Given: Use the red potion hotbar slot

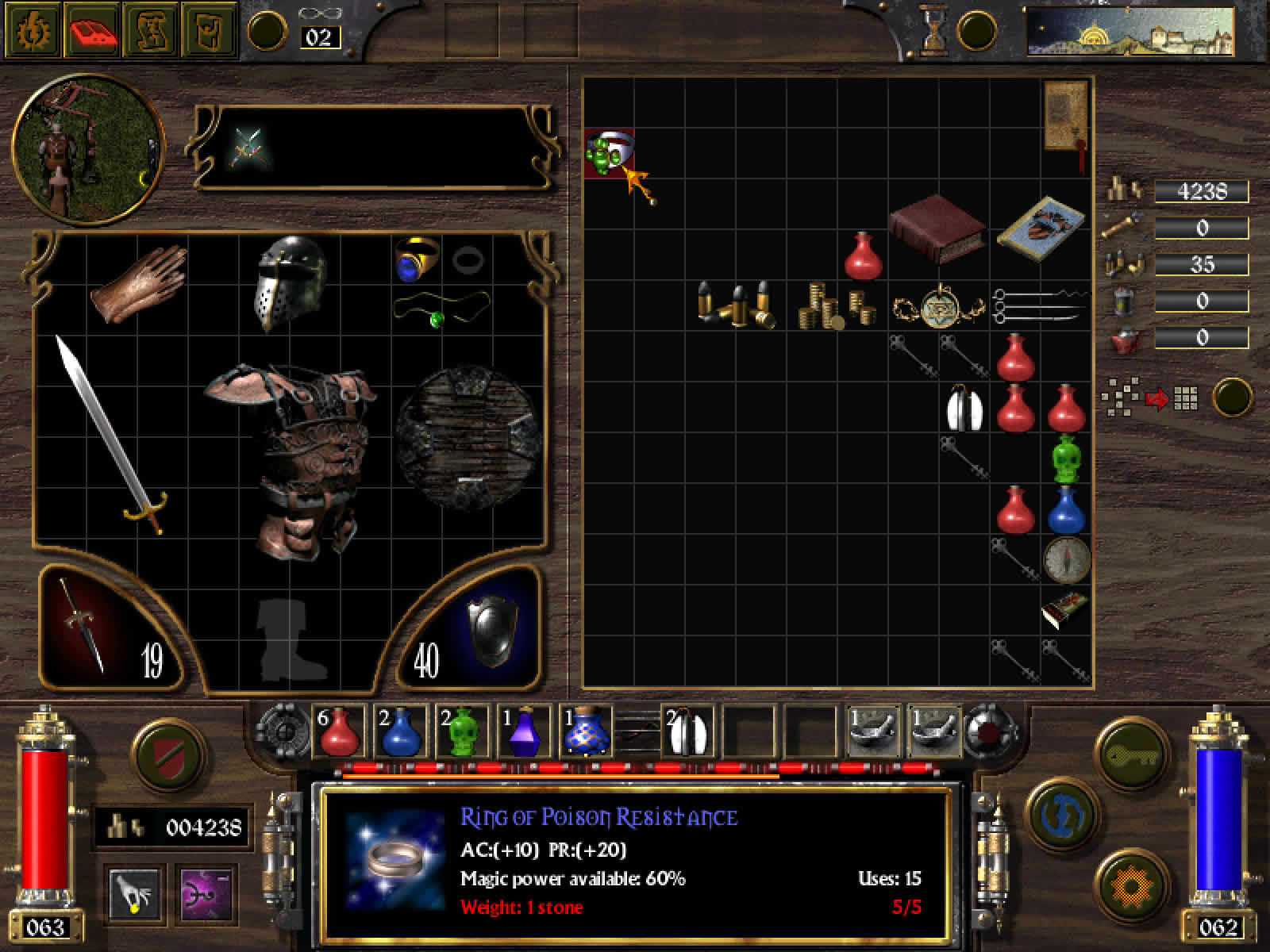Looking at the screenshot, I should 340,731.
